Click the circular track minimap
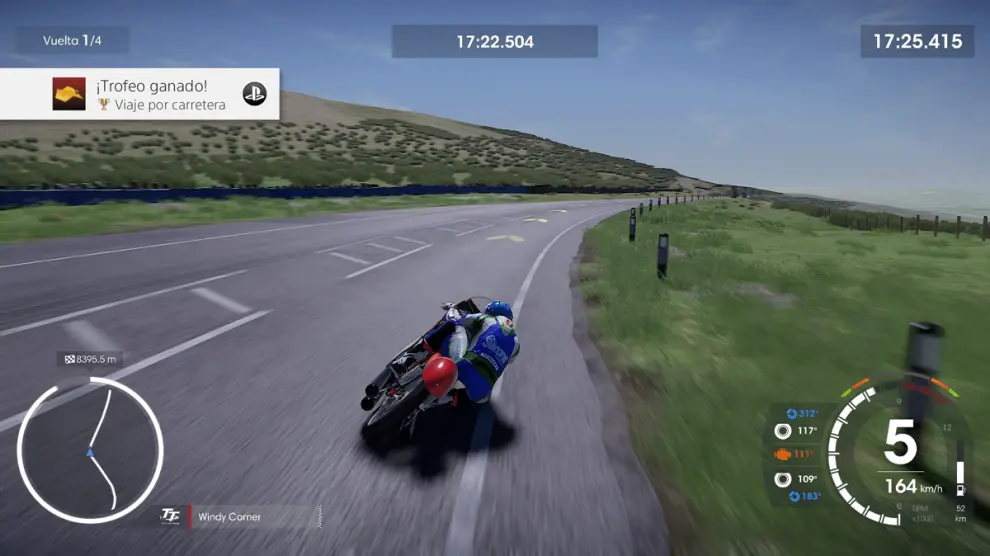The image size is (990, 556). tap(90, 450)
